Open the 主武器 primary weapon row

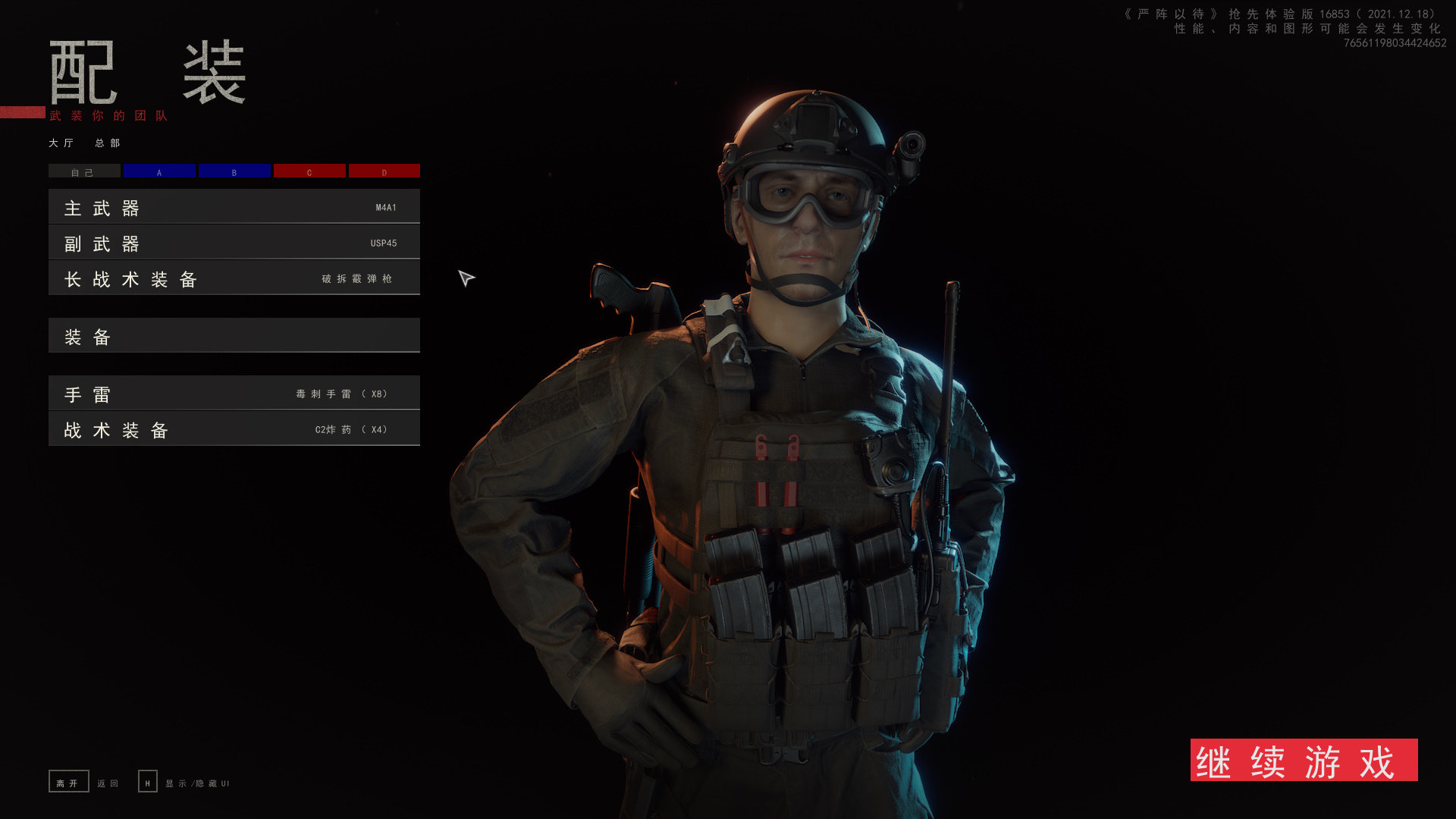tap(234, 207)
